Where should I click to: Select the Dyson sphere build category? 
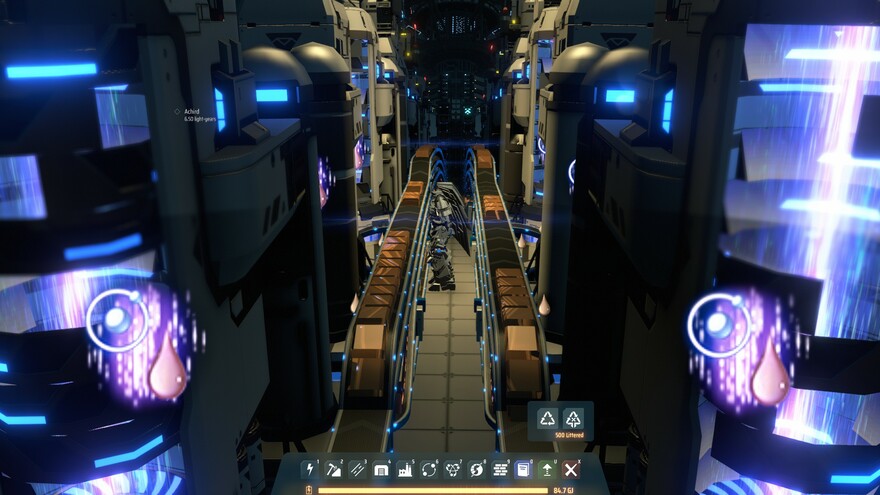(477, 469)
